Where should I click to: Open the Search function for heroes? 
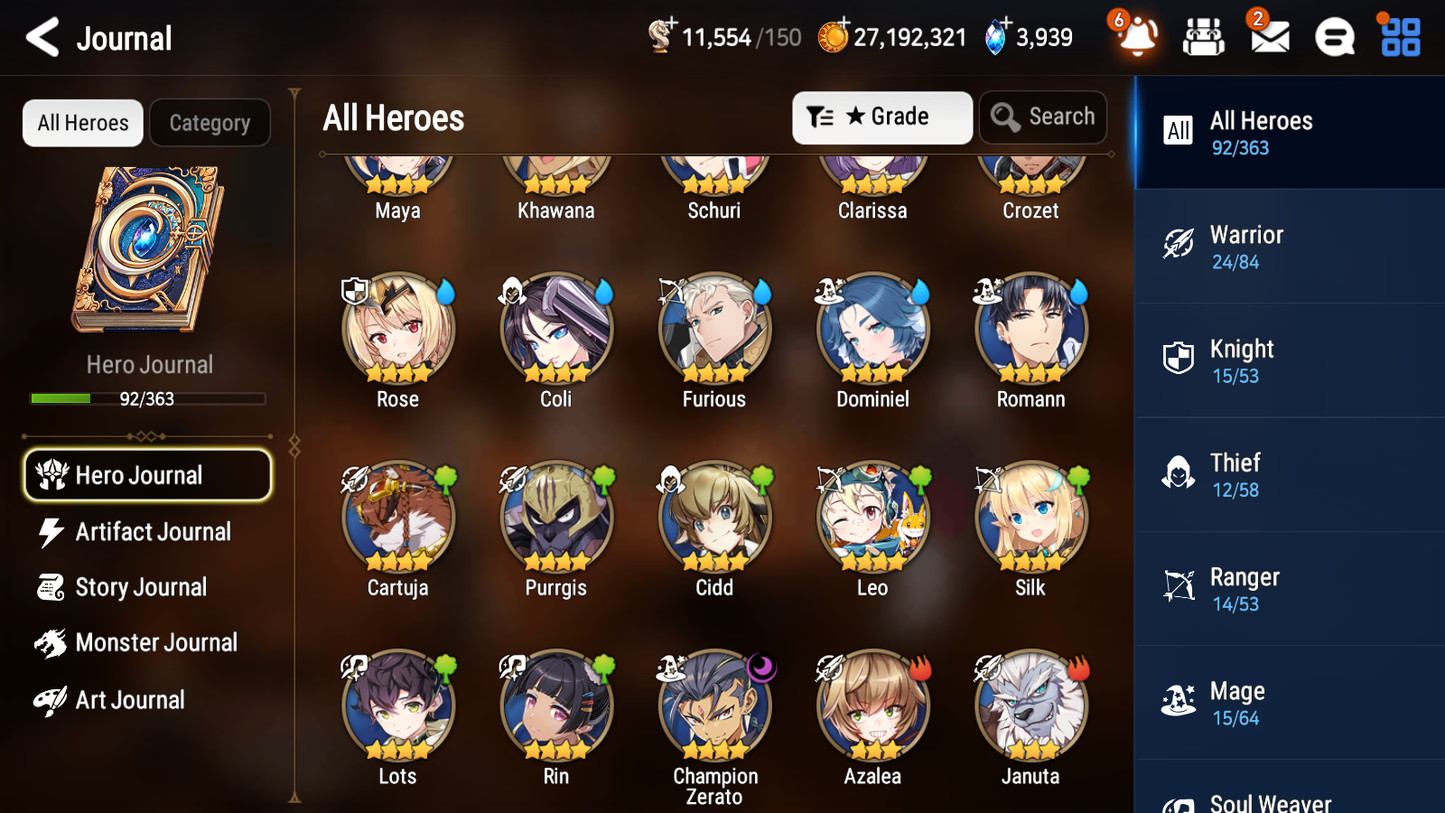click(1043, 117)
